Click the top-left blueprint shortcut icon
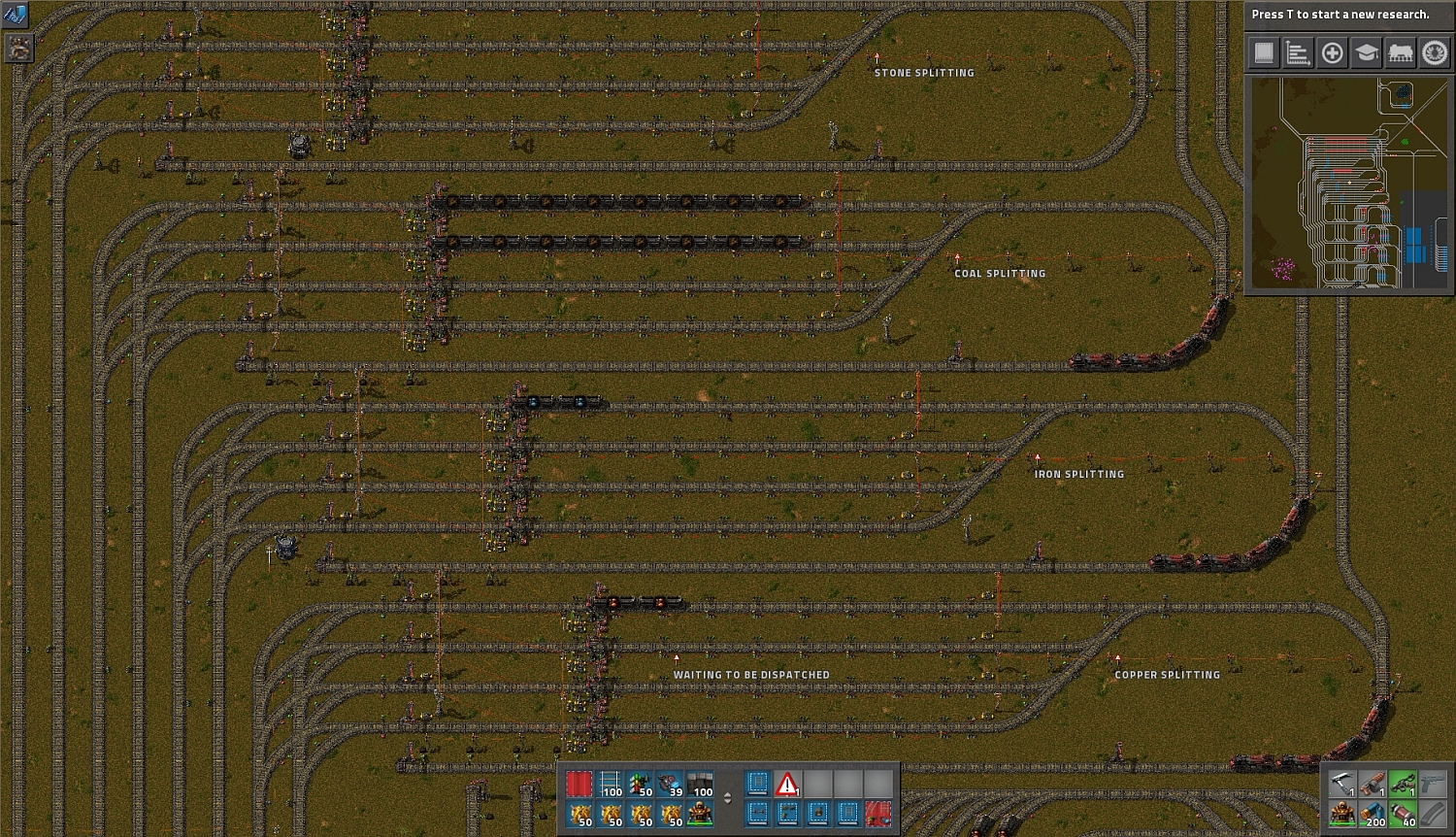 (x=16, y=15)
